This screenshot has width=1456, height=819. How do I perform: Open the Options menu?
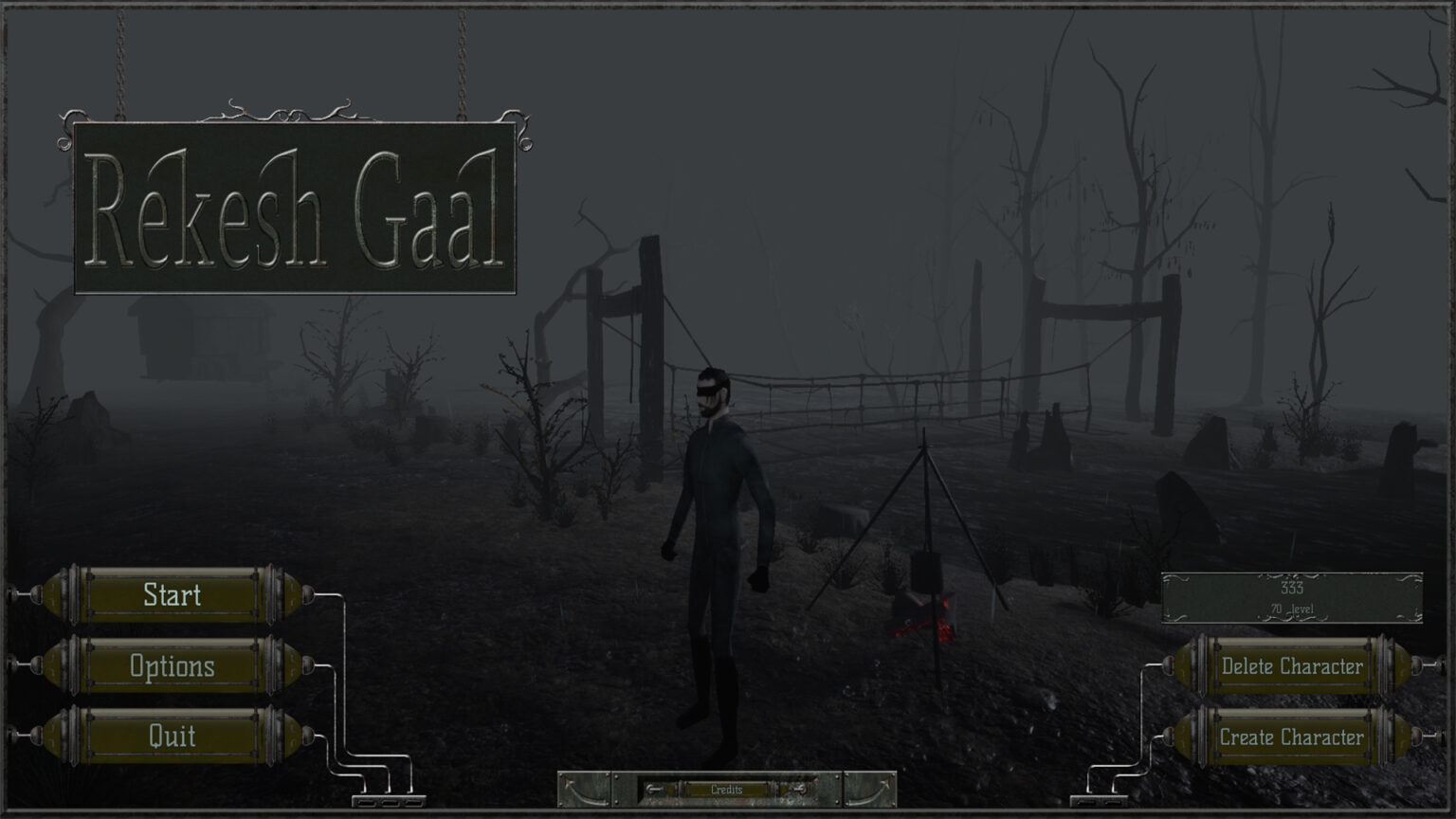point(172,666)
